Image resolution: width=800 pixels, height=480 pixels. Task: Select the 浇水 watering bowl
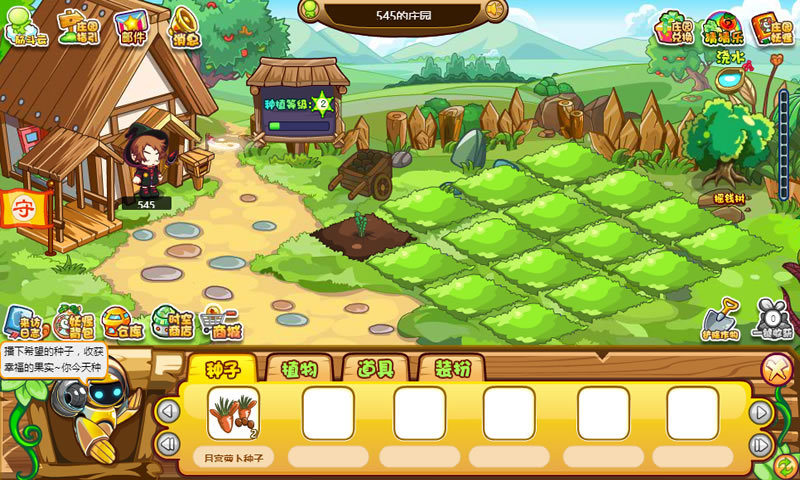click(738, 80)
